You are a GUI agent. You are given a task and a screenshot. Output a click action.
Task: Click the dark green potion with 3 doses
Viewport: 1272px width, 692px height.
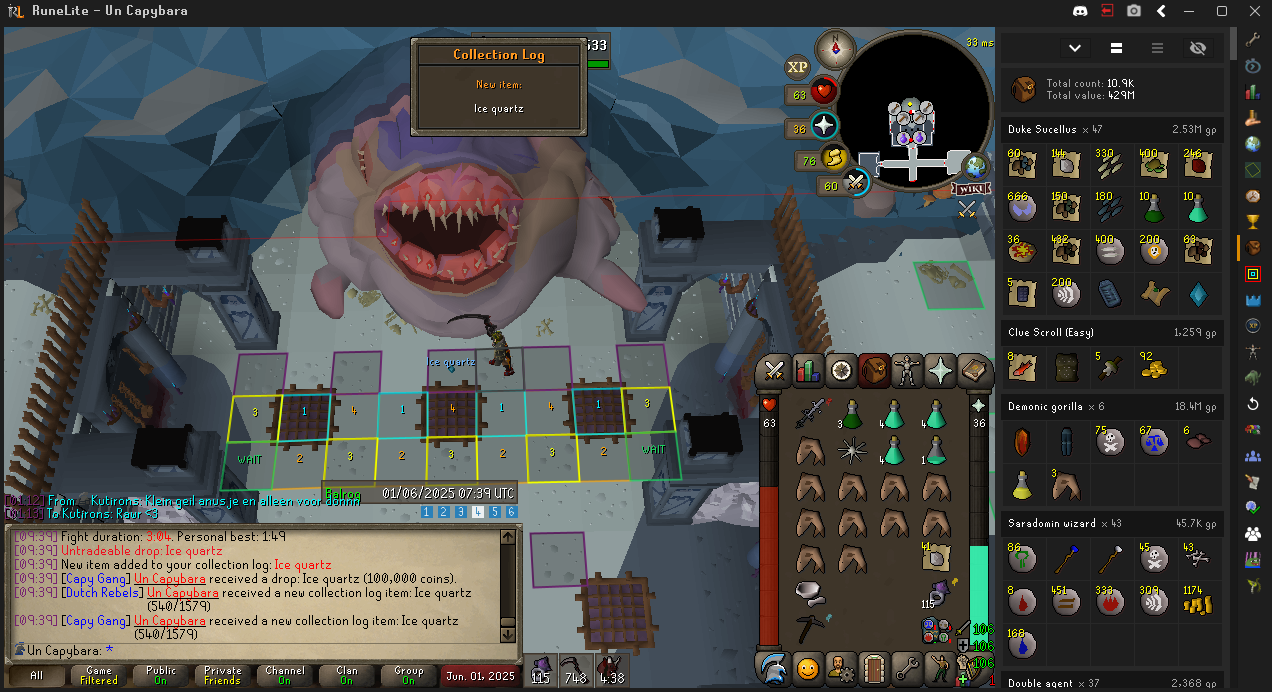pyautogui.click(x=851, y=414)
